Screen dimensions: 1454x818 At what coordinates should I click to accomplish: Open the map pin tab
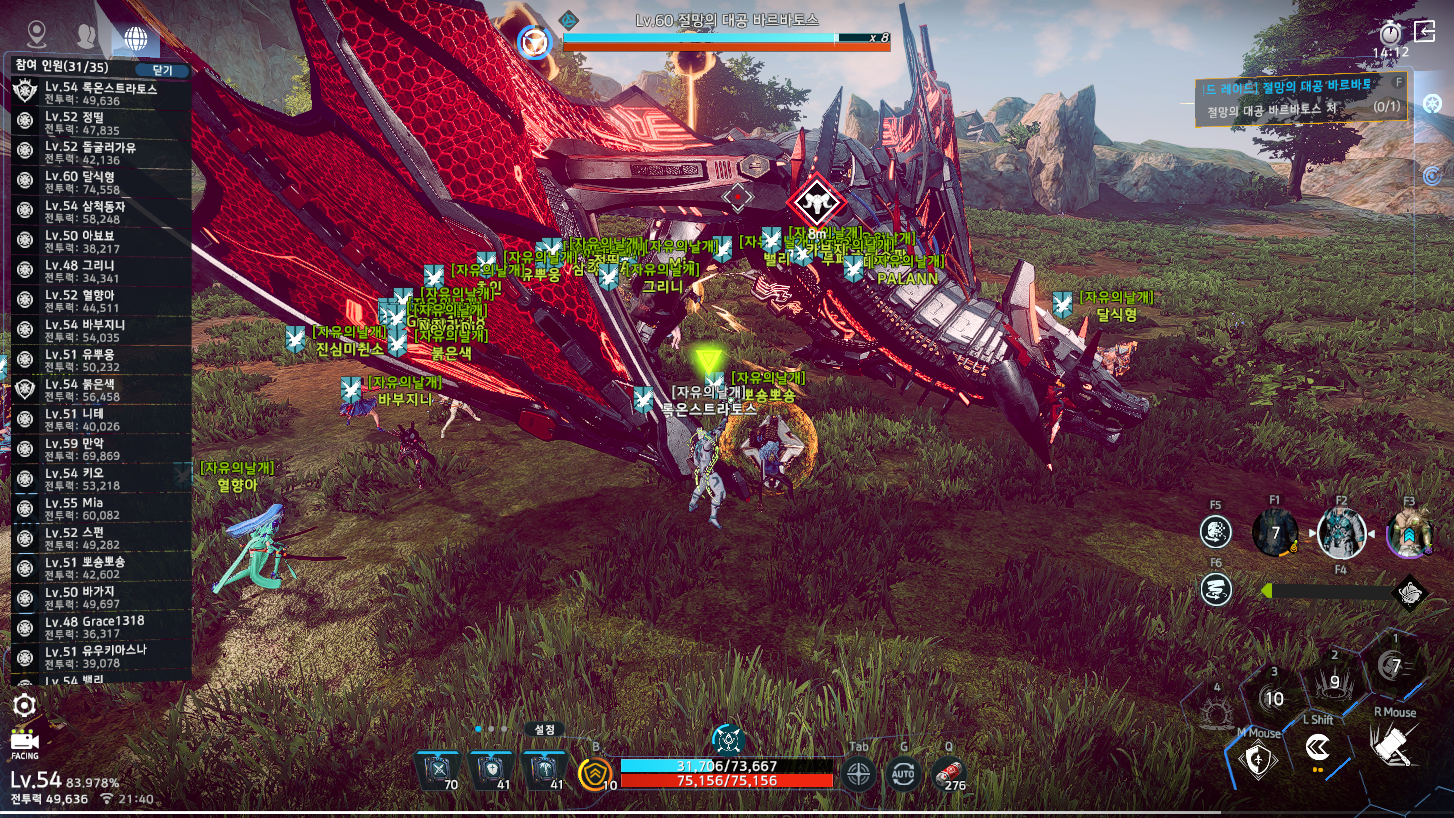pos(37,37)
